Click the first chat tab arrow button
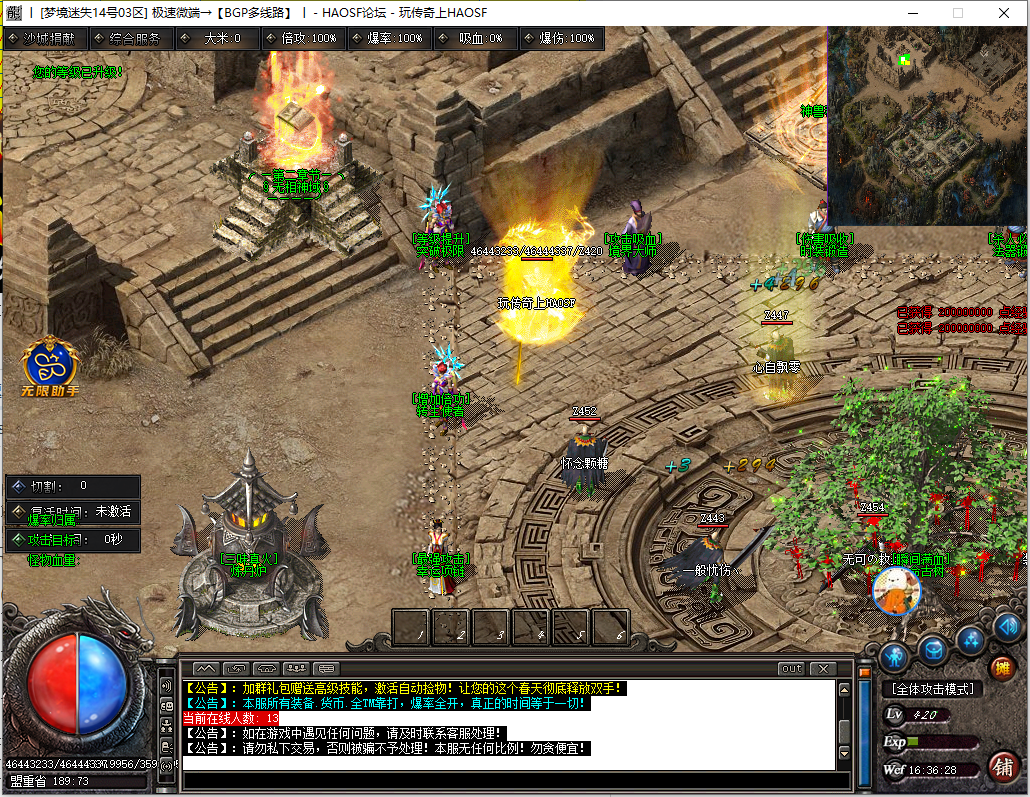The height and width of the screenshot is (797, 1030). coord(205,668)
